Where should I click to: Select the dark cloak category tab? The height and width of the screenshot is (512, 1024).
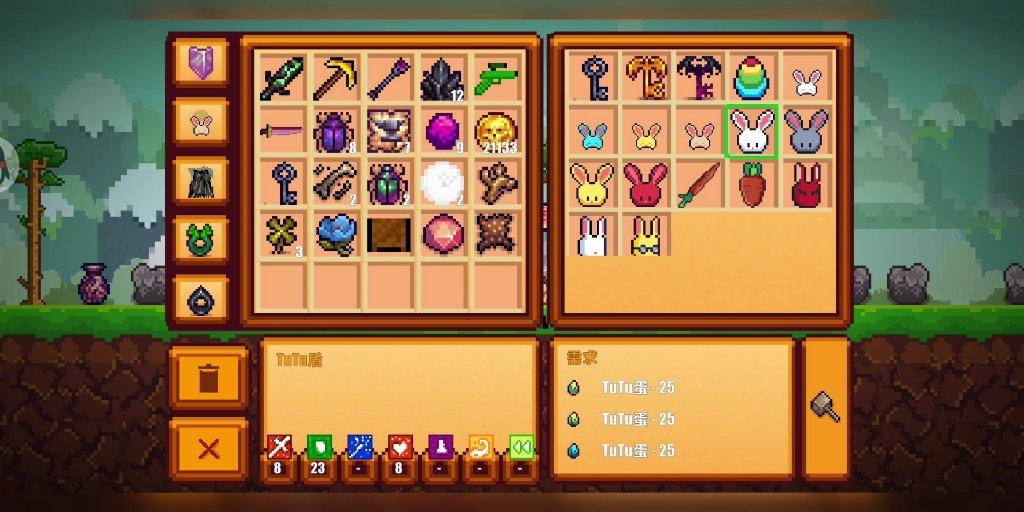(x=201, y=181)
